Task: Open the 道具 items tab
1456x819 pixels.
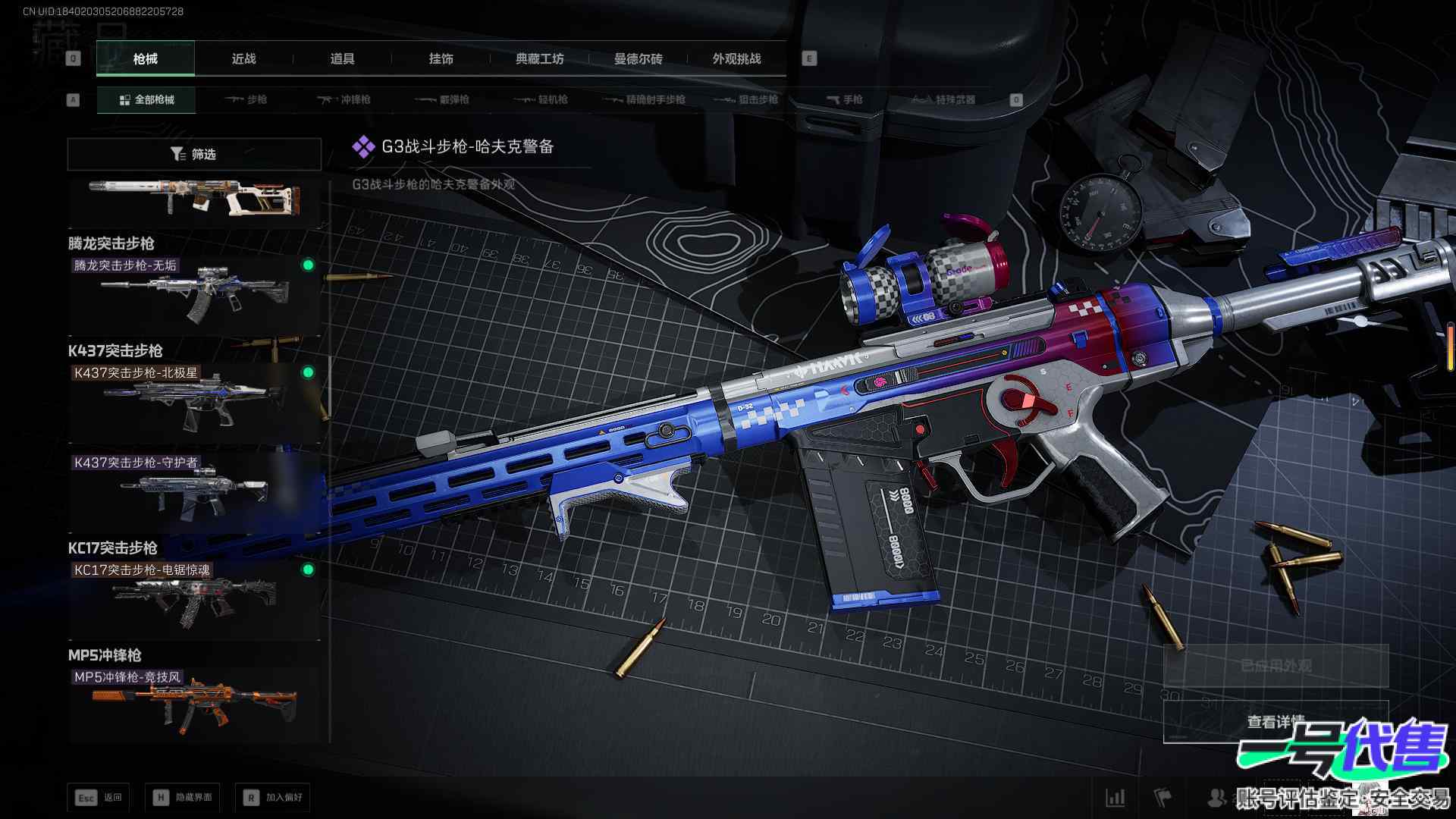Action: [x=342, y=59]
